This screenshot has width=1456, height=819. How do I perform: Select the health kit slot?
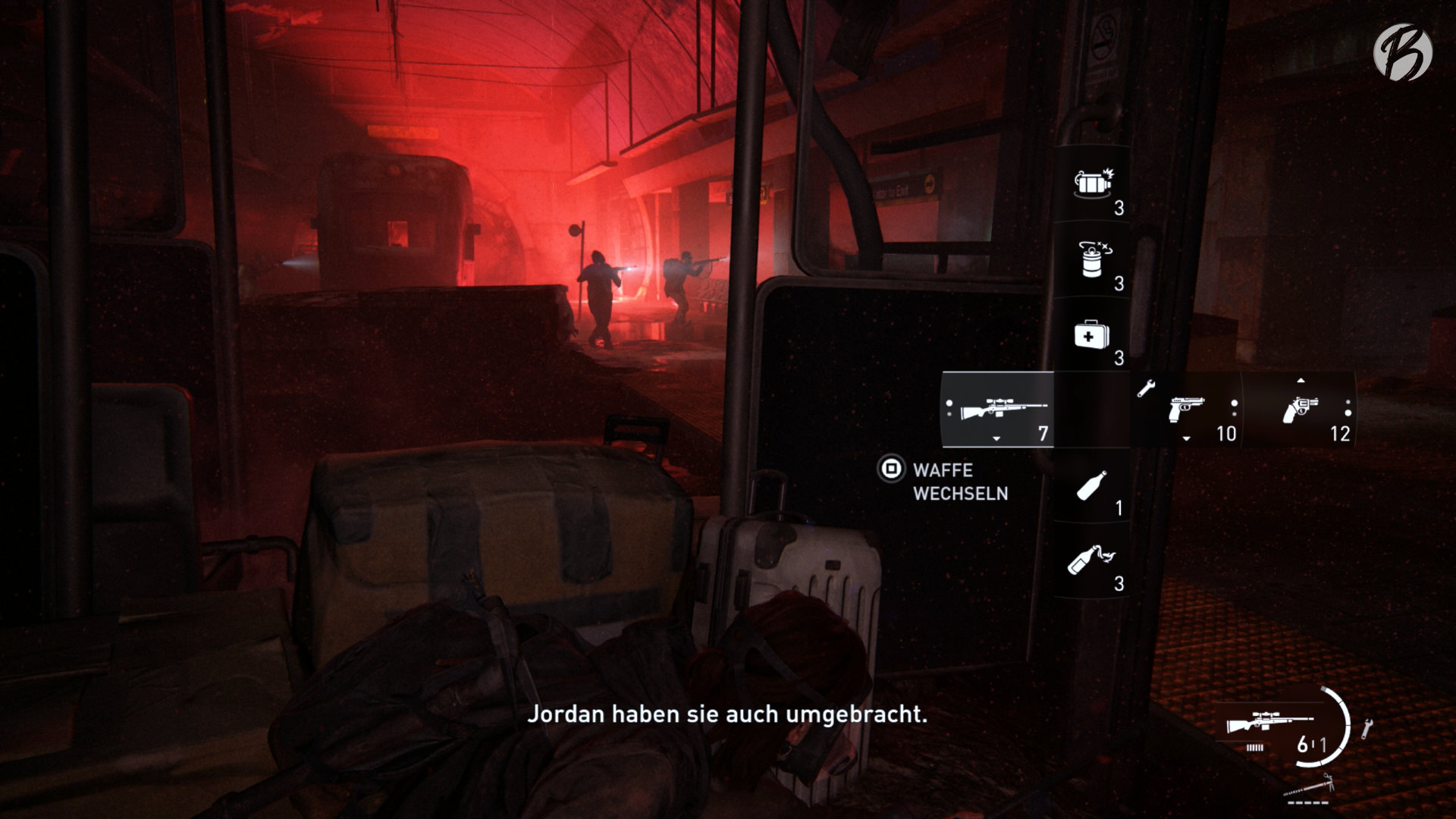pos(1091,335)
